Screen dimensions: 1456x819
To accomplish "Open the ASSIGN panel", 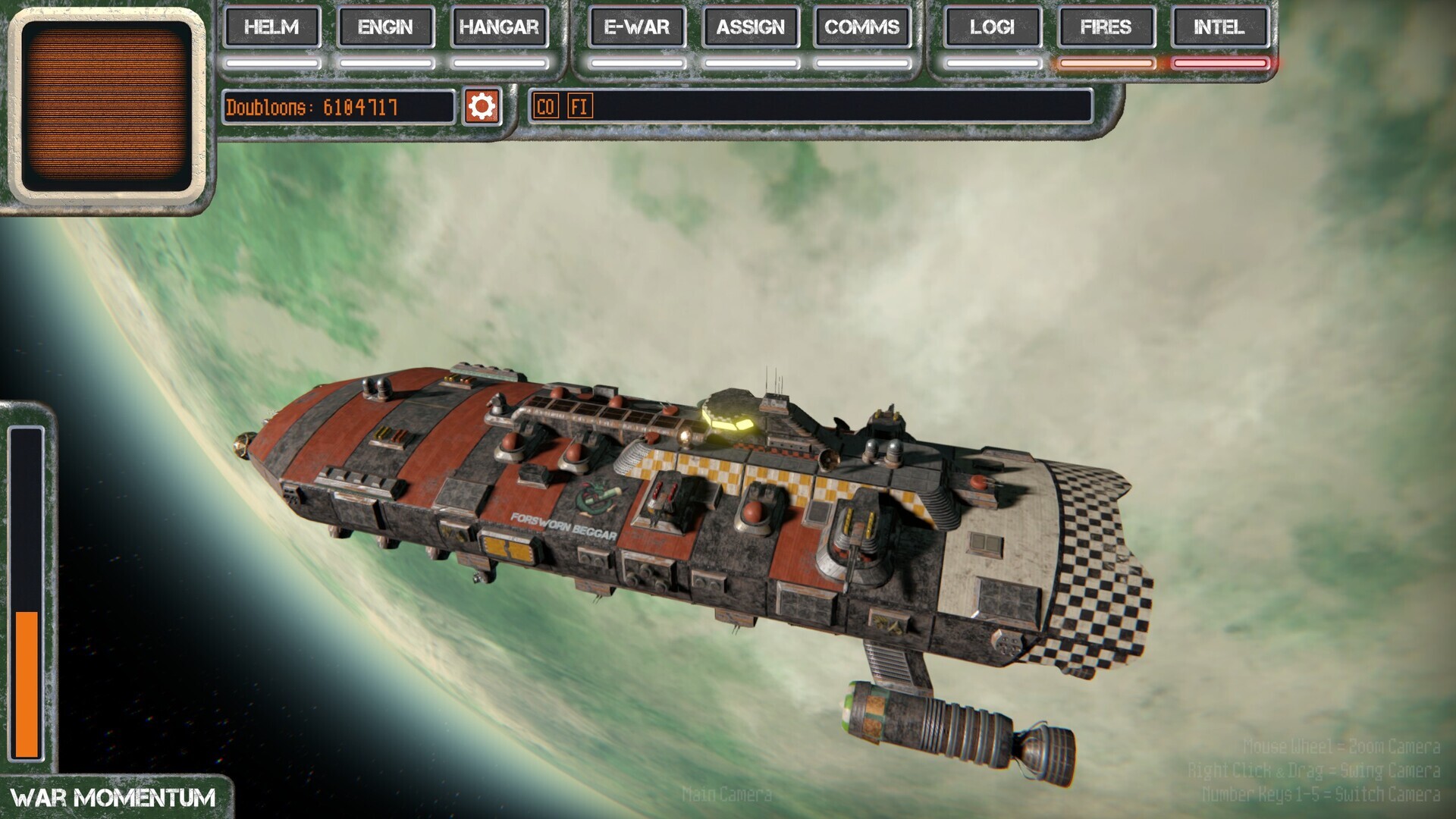I will point(751,27).
